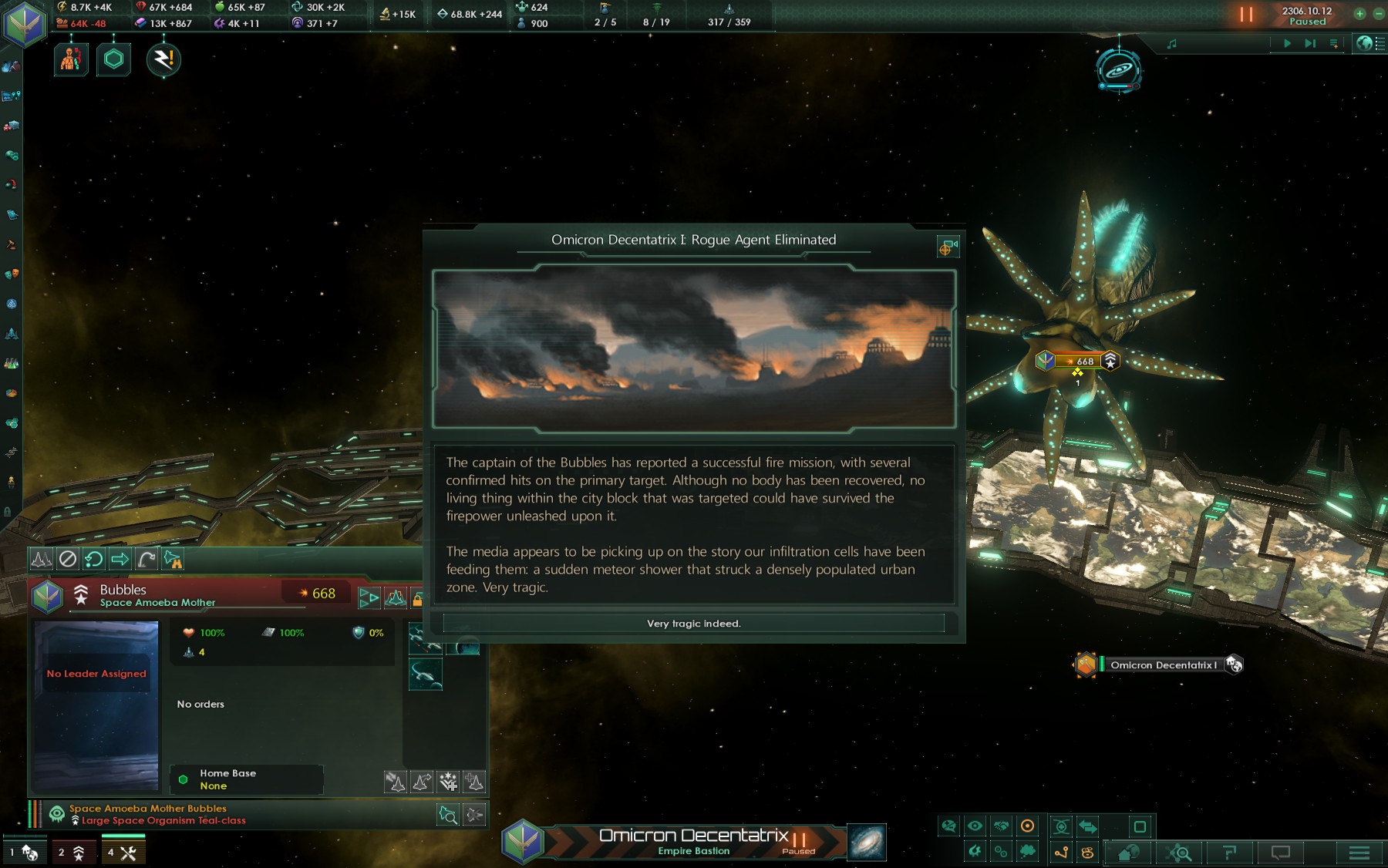Viewport: 1388px width, 868px height.
Task: Open the main menu hamburger button
Action: (x=1359, y=852)
